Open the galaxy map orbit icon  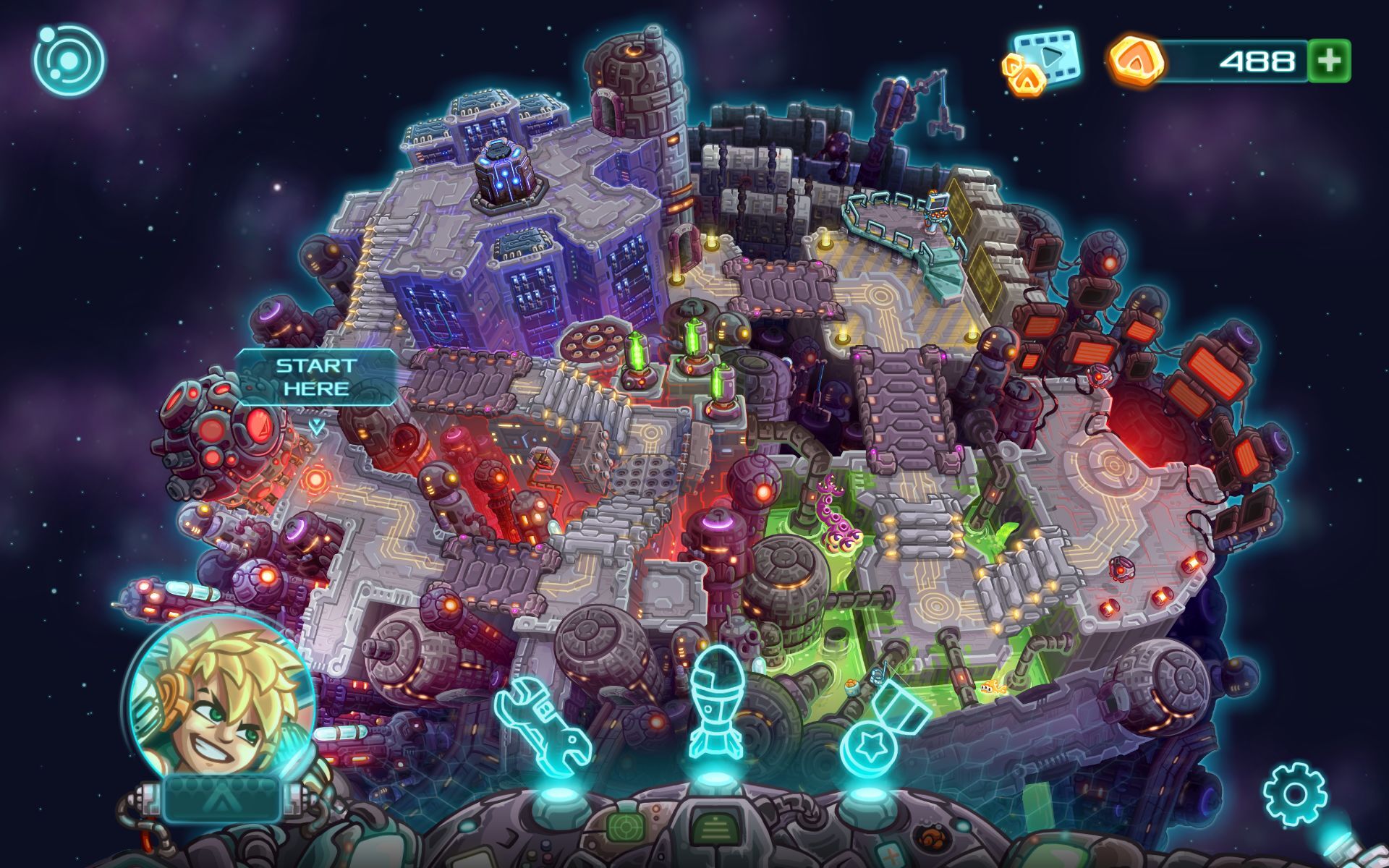click(x=69, y=59)
